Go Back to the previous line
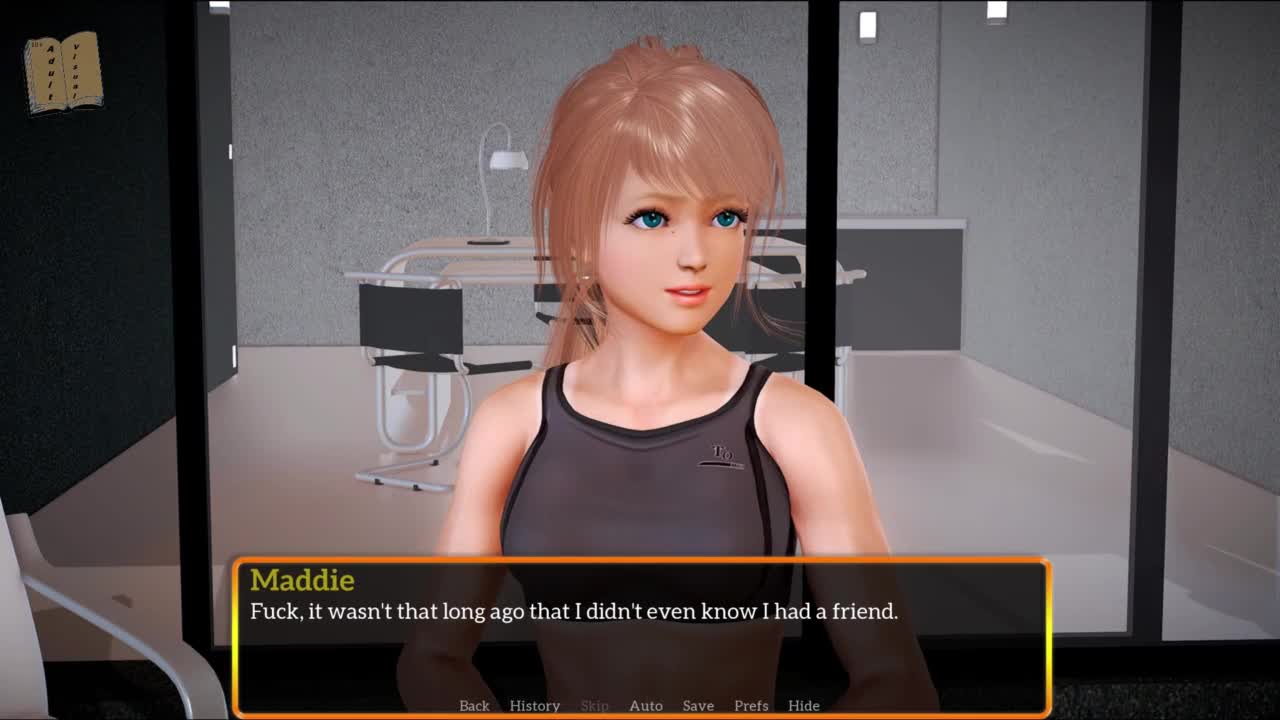Screen dimensions: 1280x720 point(474,705)
